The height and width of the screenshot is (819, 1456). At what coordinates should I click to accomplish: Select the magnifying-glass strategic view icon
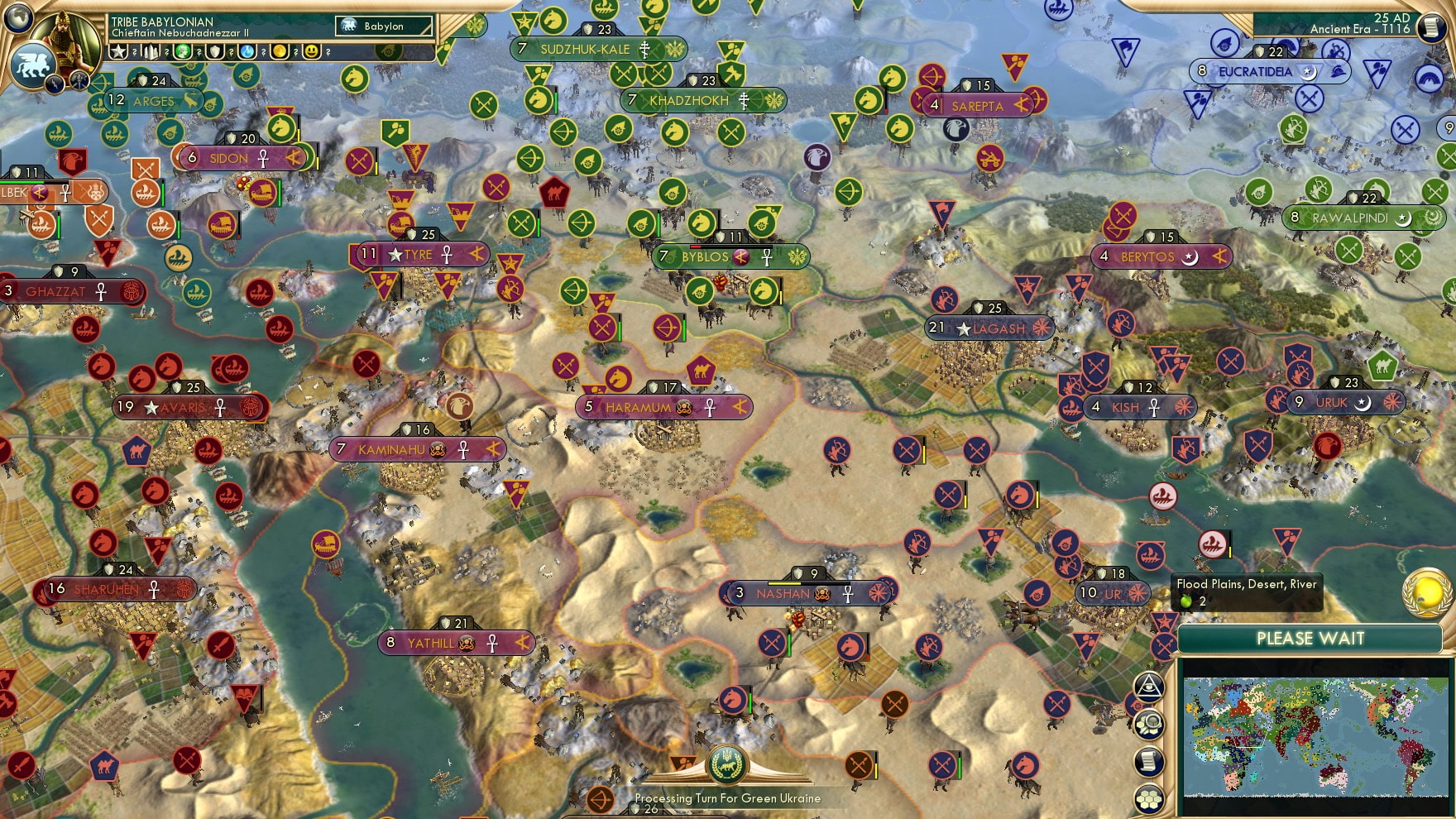[1149, 725]
